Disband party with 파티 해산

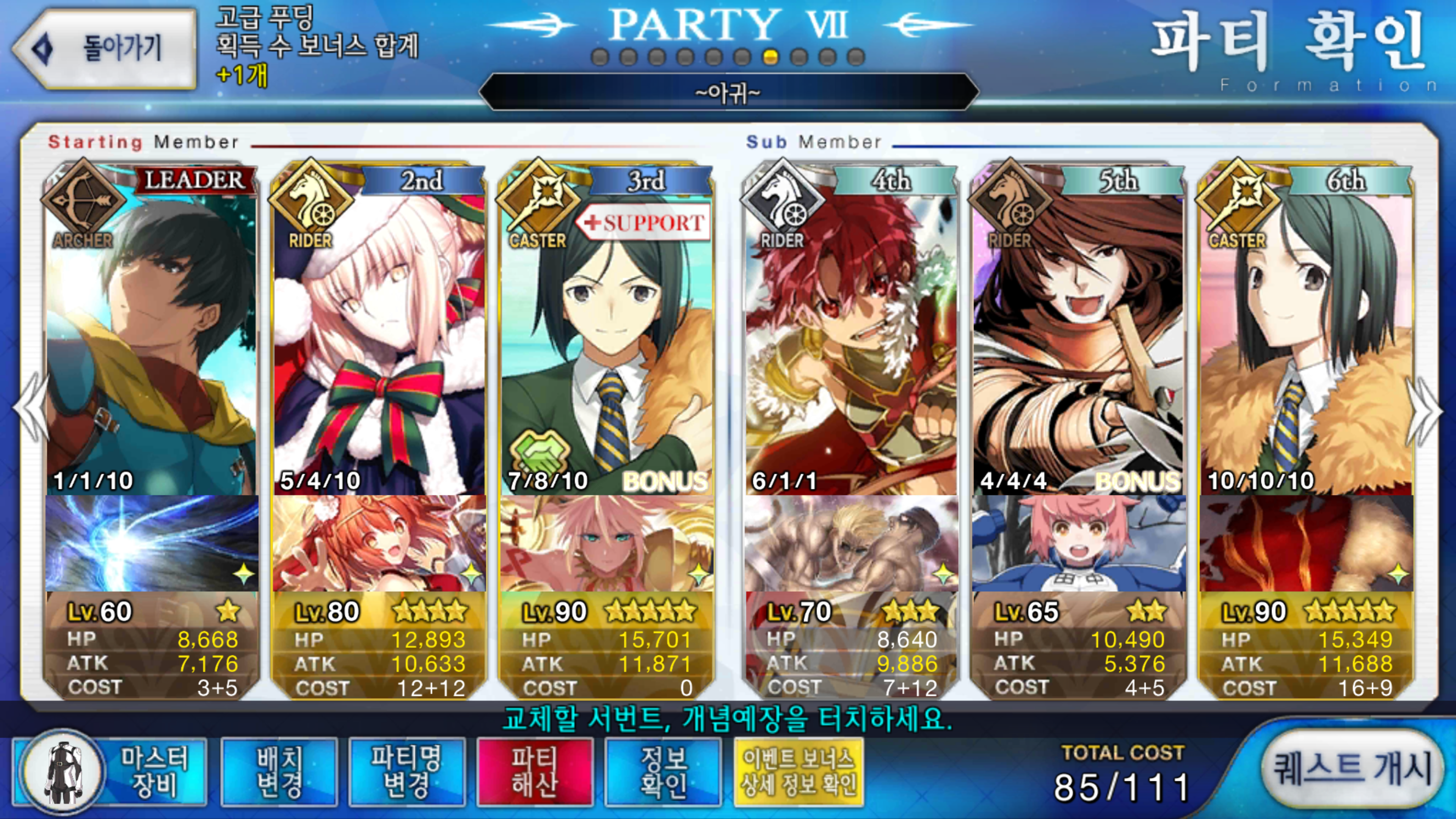[x=535, y=772]
